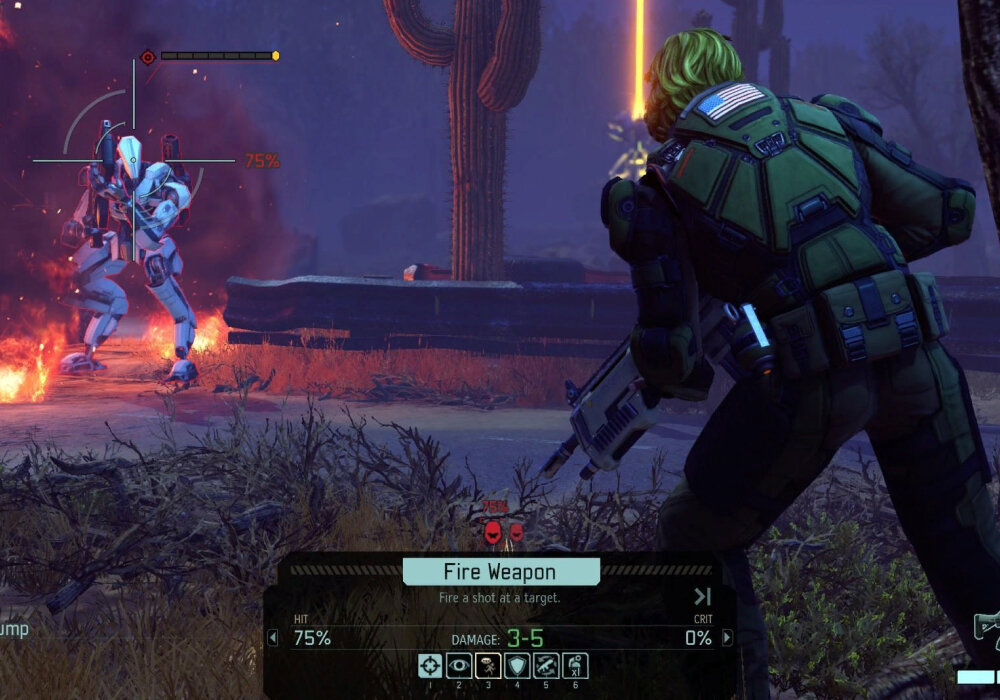1000x700 pixels.
Task: Click the ability icon numbered six
Action: (x=575, y=665)
